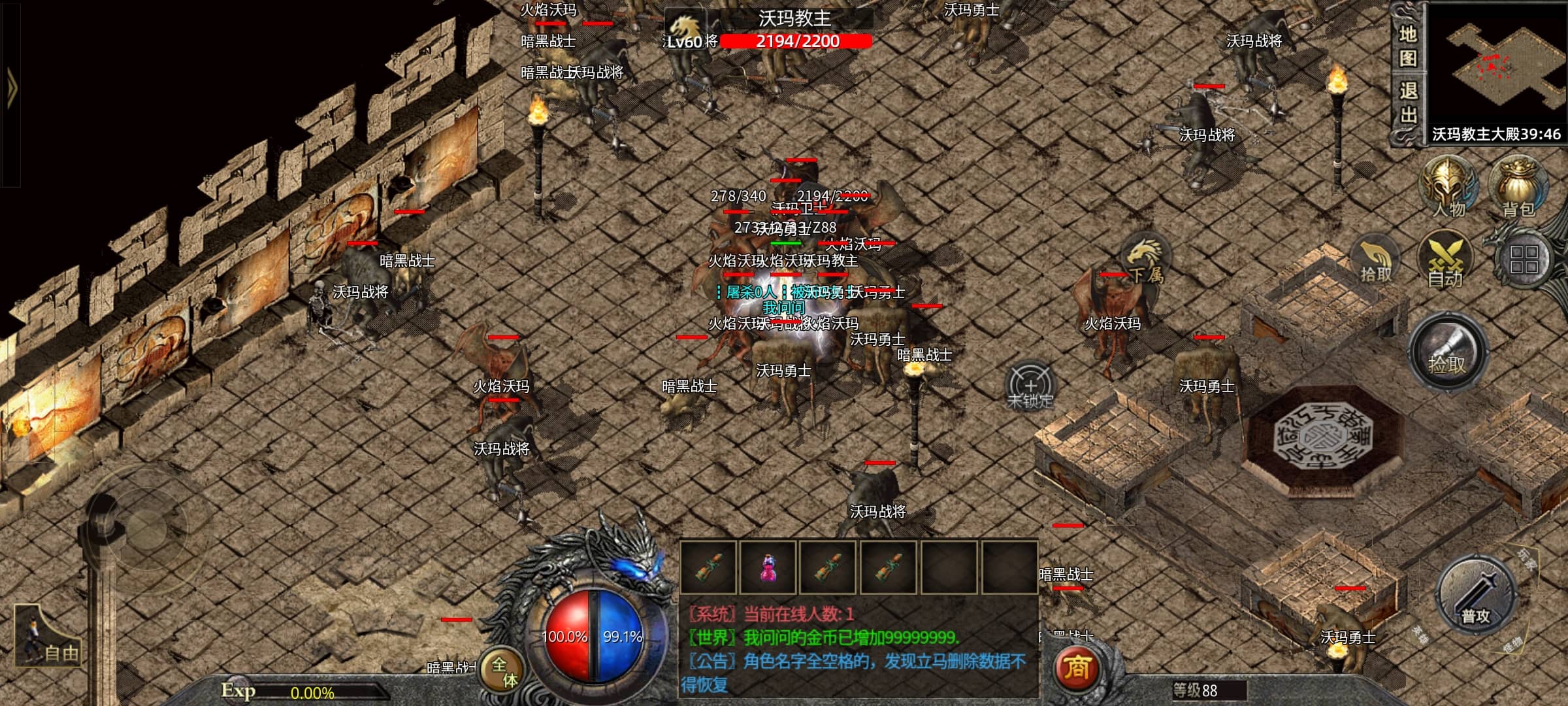
Task: Tap the 未锁定 target lock crosshair
Action: 1030,387
